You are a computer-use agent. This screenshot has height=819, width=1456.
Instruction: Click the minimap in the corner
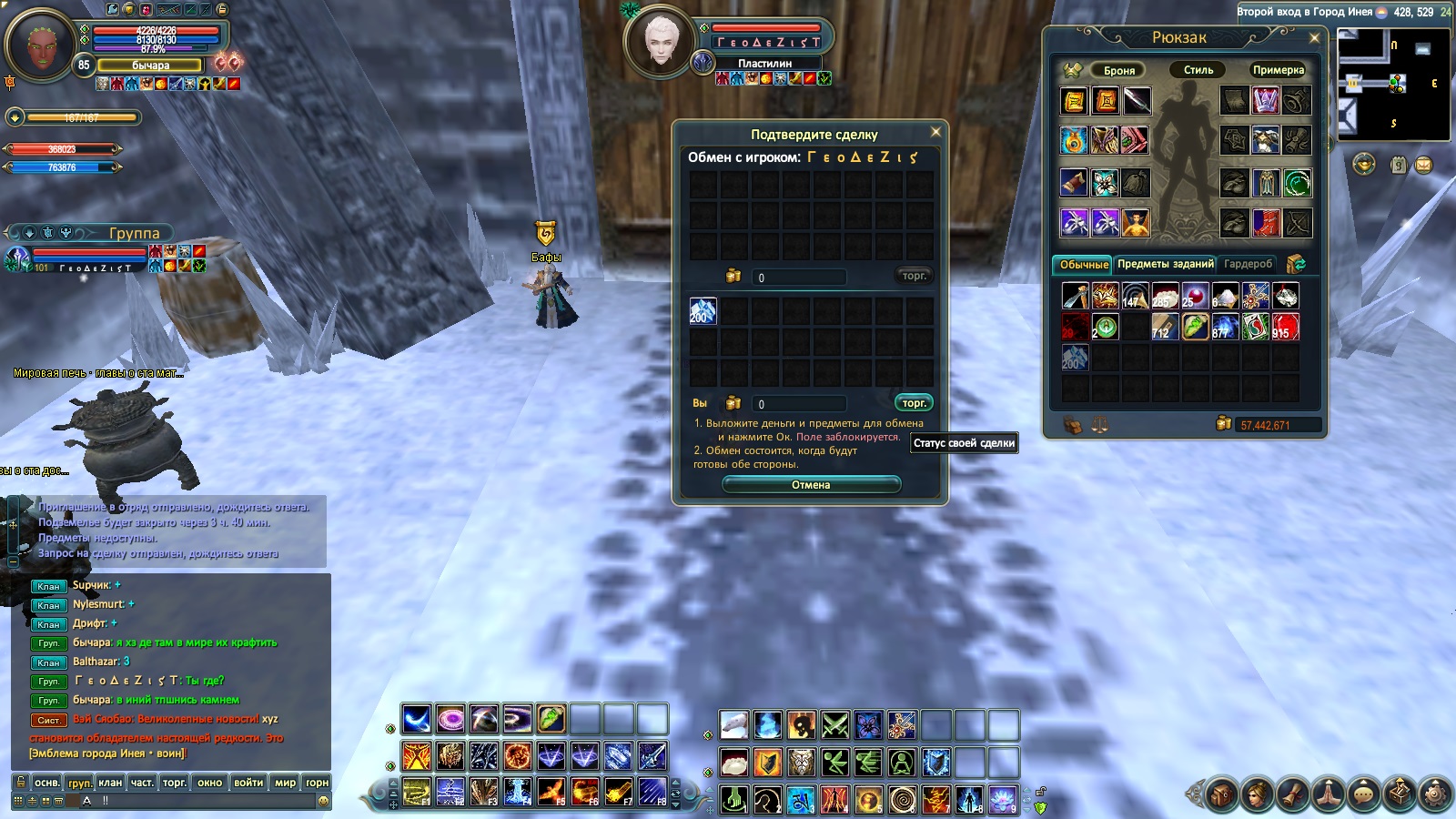(x=1392, y=85)
